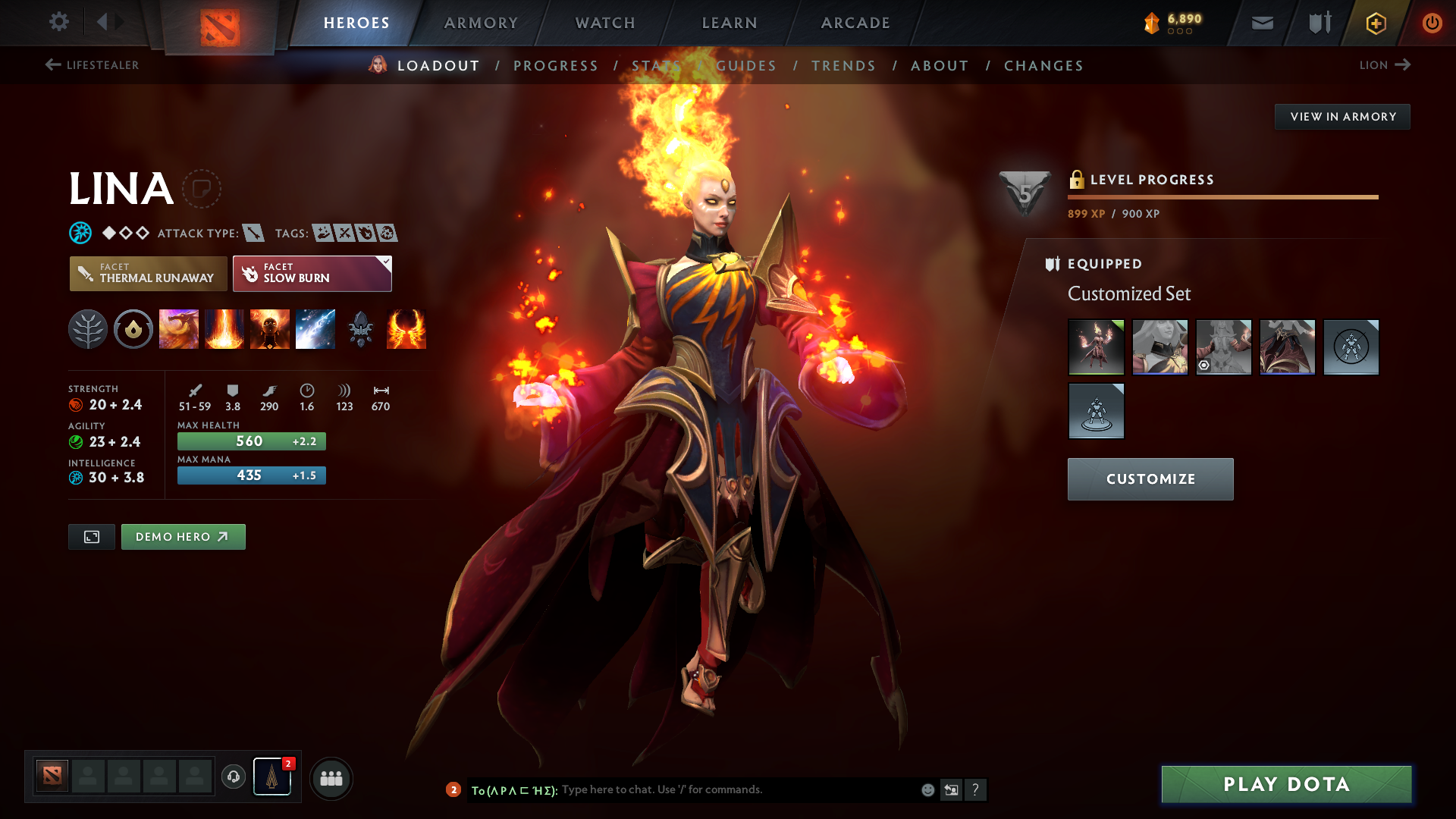1456x819 pixels.
Task: Select the first Customized Set item thumbnail
Action: point(1096,347)
